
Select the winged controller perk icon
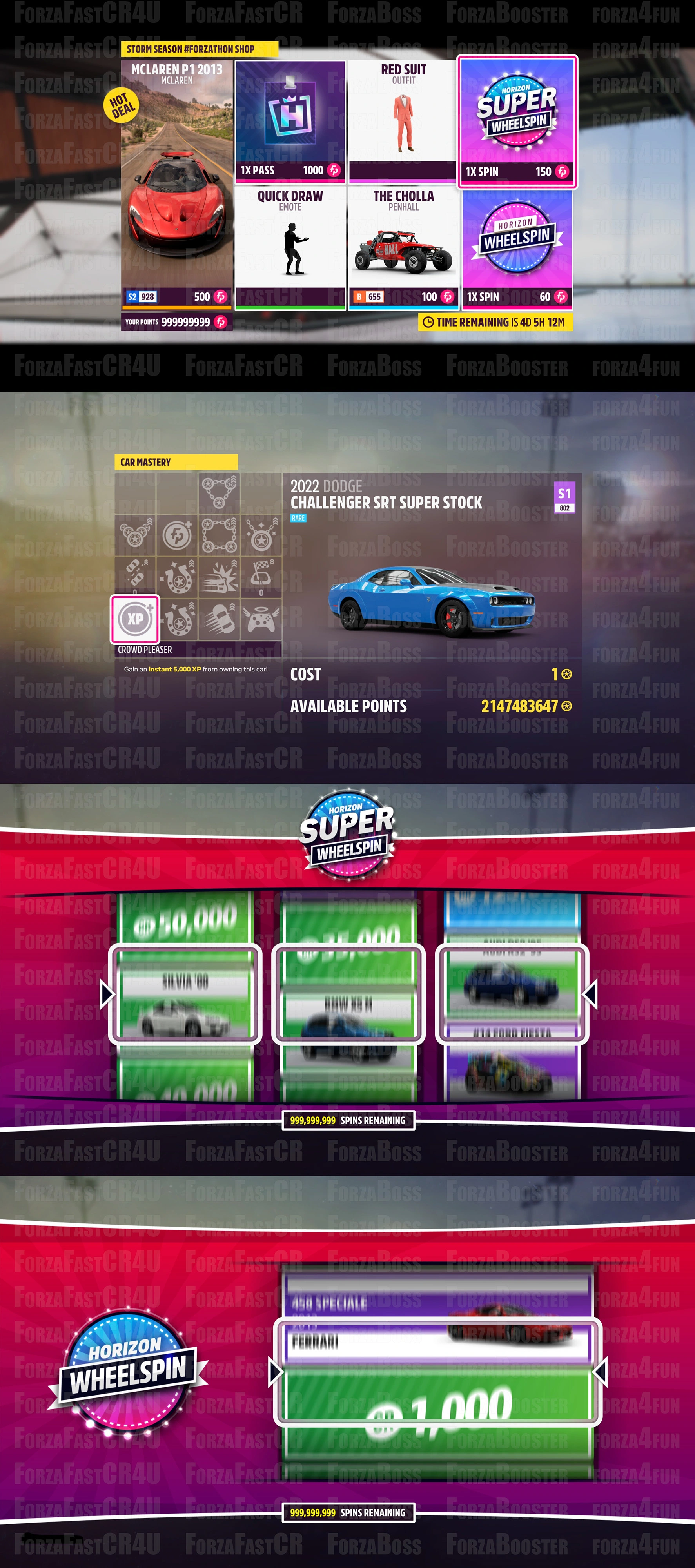(x=260, y=620)
